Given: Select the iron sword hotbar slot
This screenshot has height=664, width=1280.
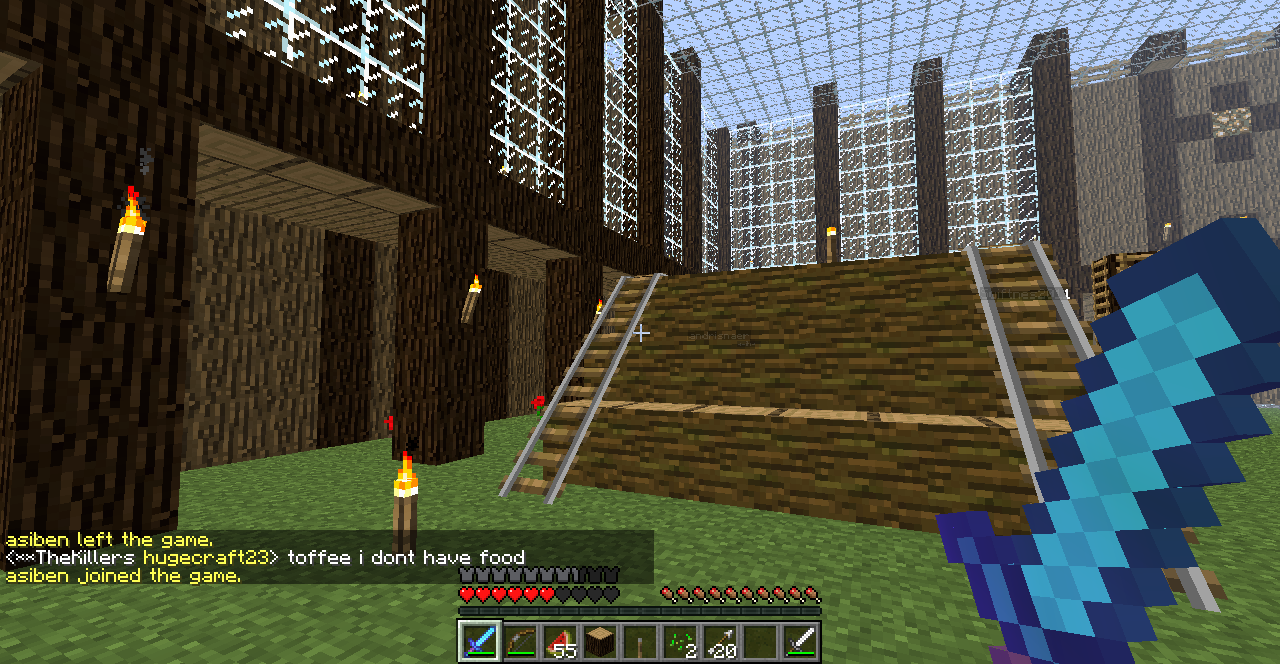Looking at the screenshot, I should coord(799,641).
